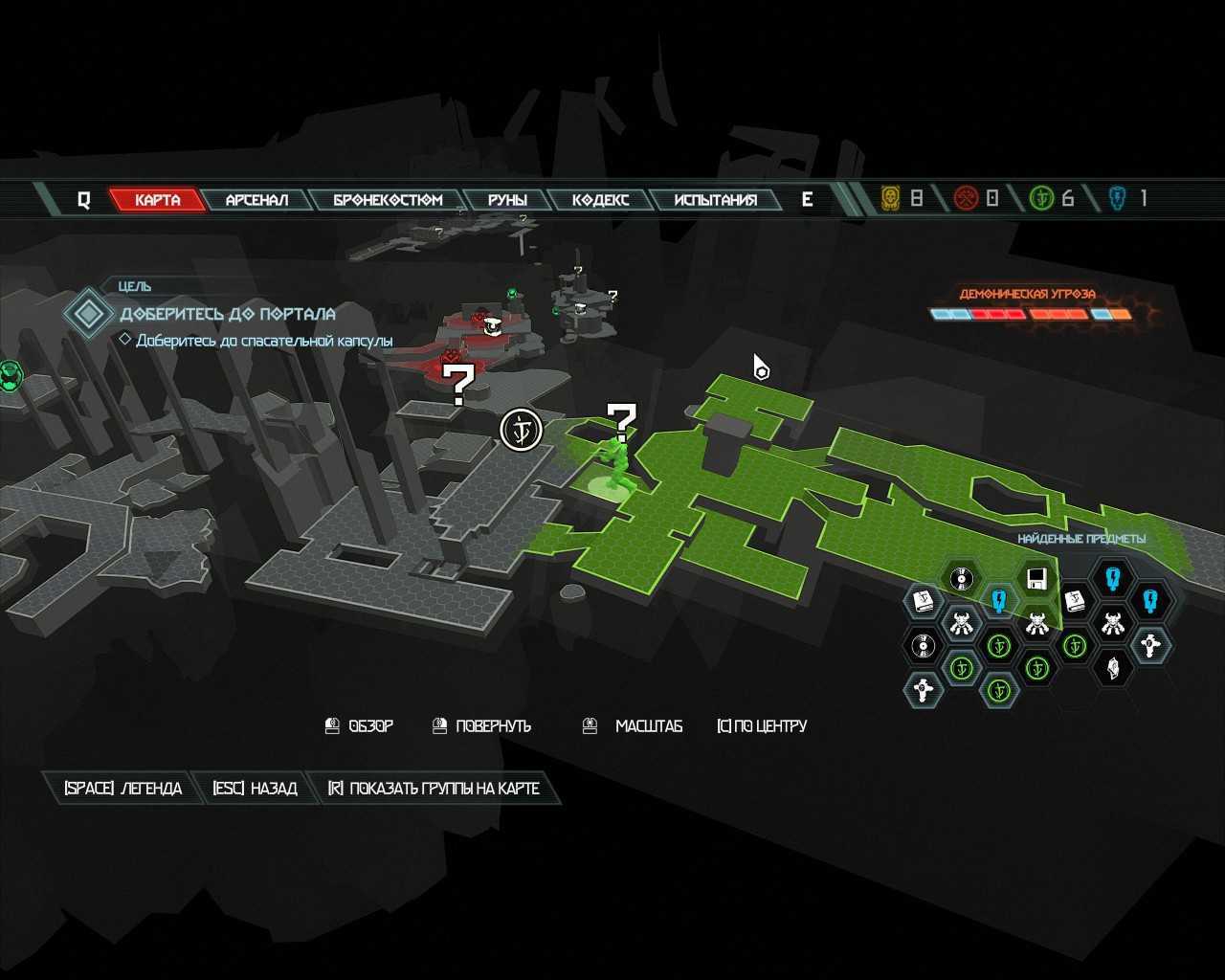Go to the Испытания tab
This screenshot has width=1225, height=980.
click(715, 200)
